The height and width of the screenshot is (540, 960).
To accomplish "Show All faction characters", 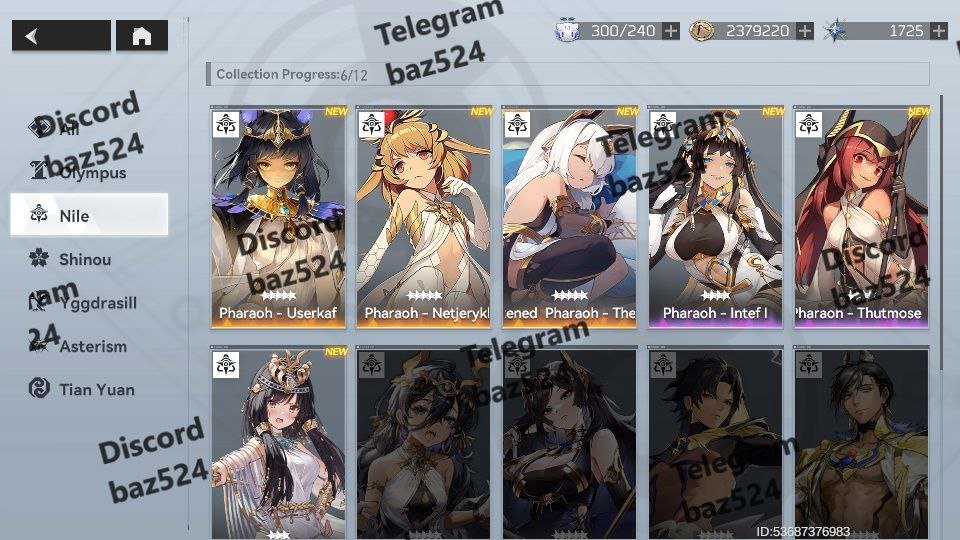I will (x=70, y=128).
